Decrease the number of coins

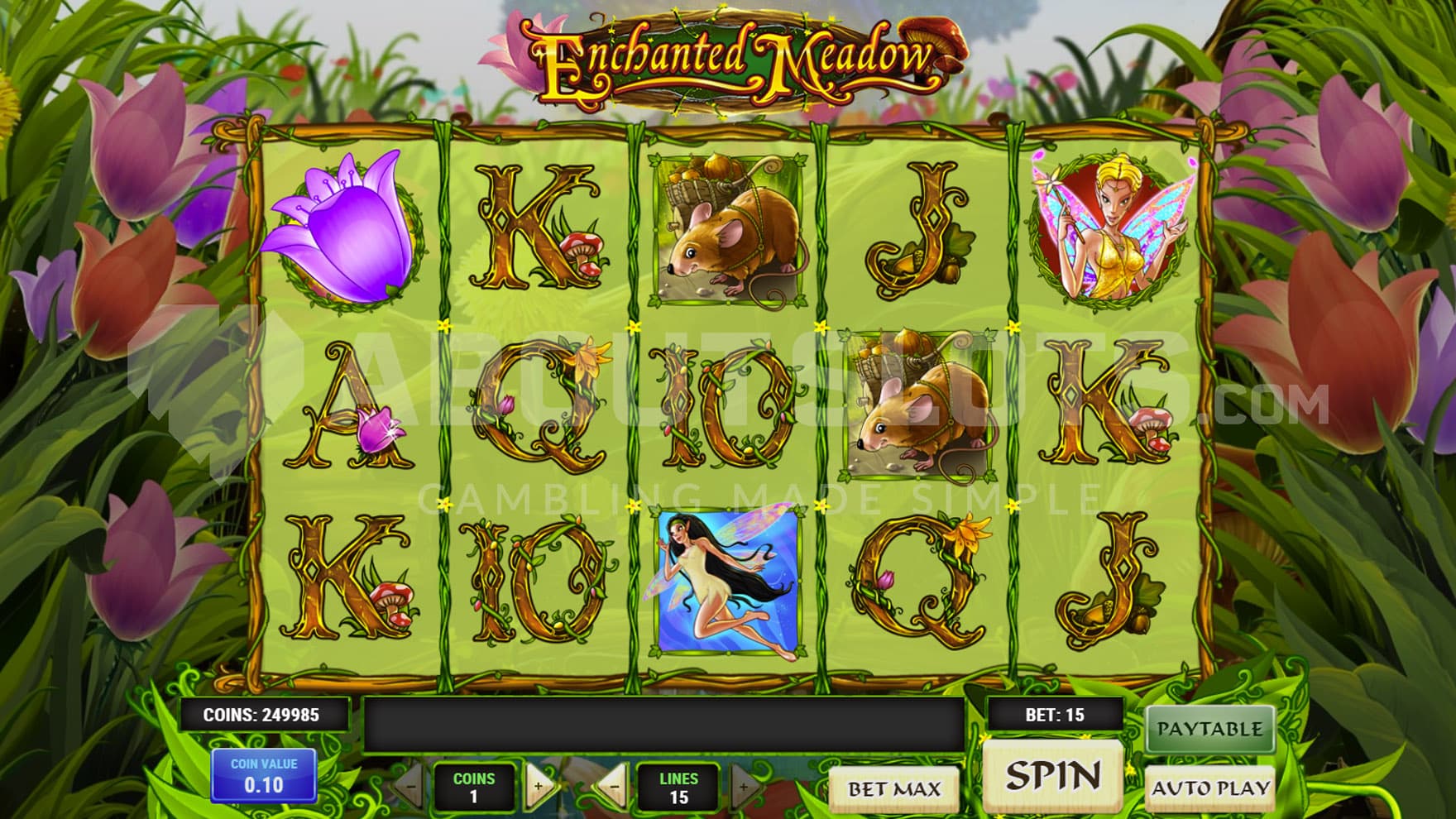(x=411, y=787)
